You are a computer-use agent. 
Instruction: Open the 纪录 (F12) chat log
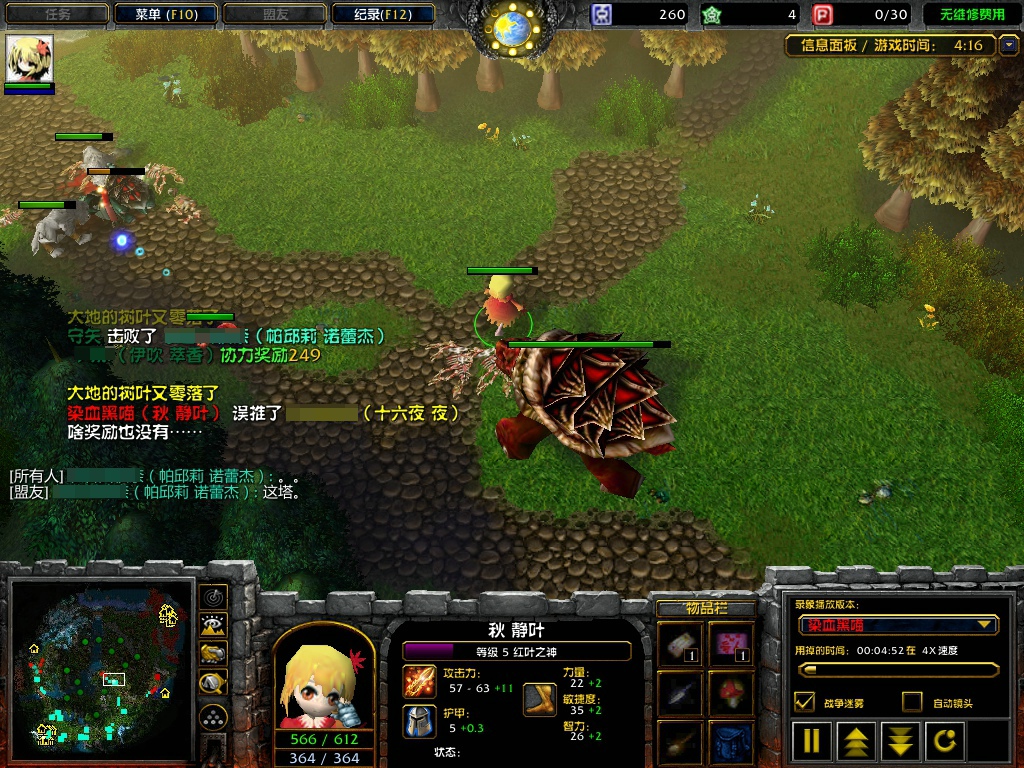tap(382, 14)
